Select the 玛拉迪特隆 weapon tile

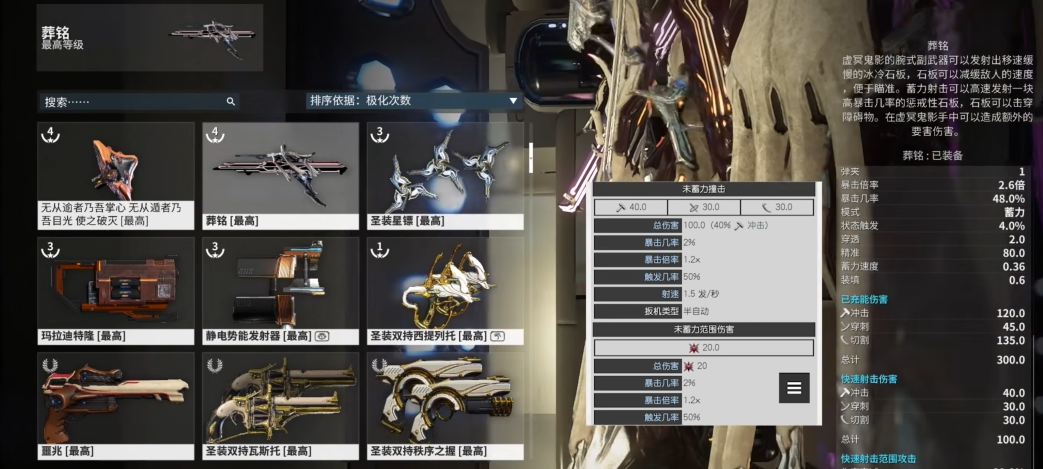[115, 290]
